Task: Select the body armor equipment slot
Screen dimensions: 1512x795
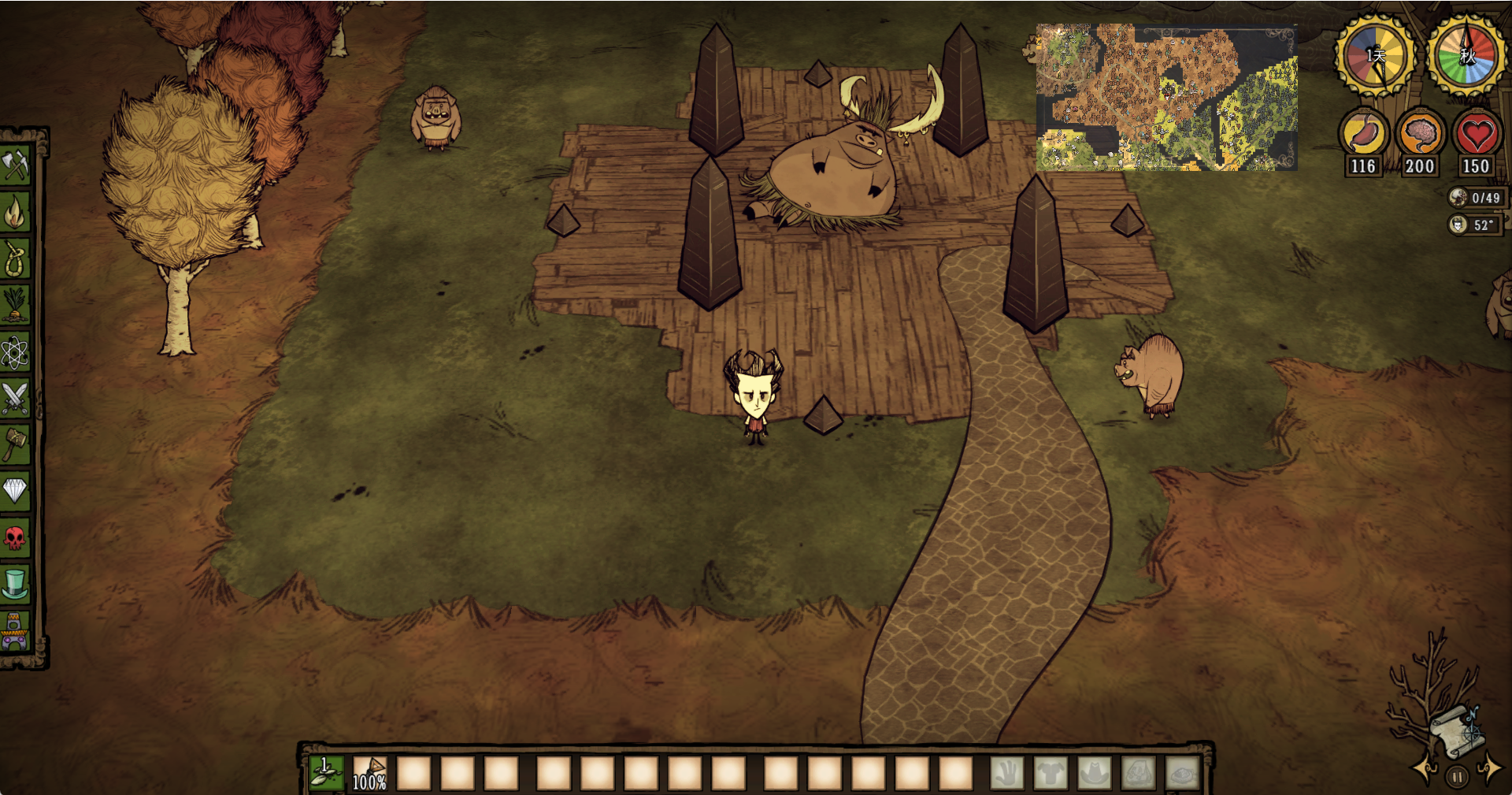Action: [x=1051, y=773]
